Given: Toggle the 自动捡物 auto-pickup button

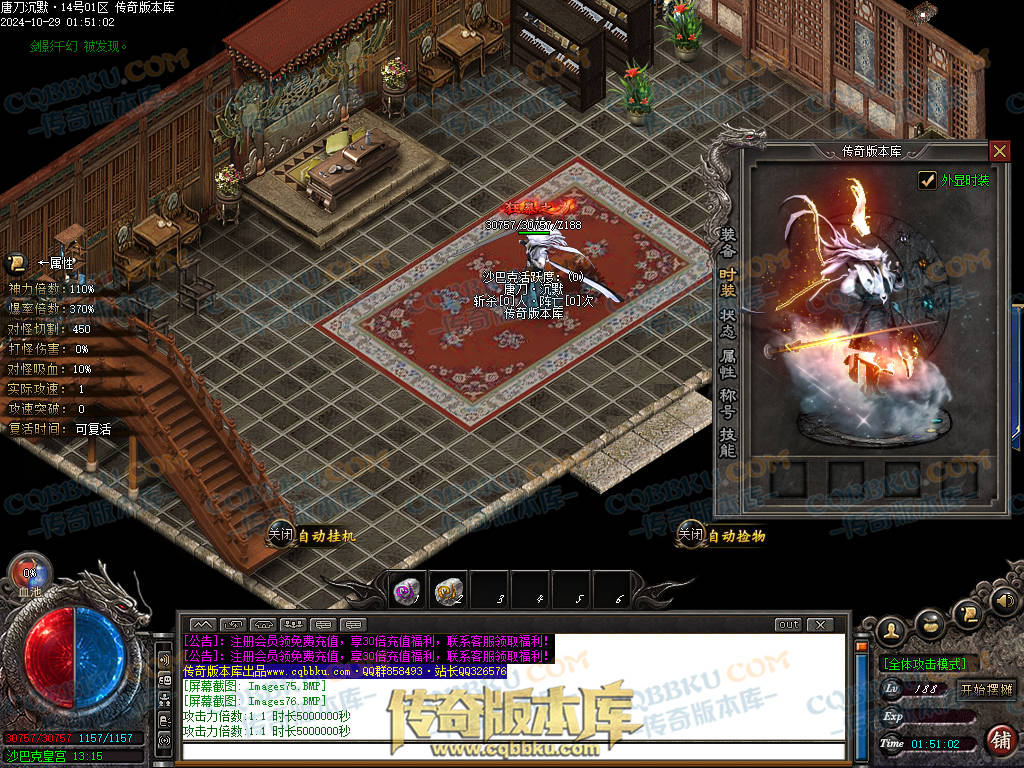Looking at the screenshot, I should 721,536.
